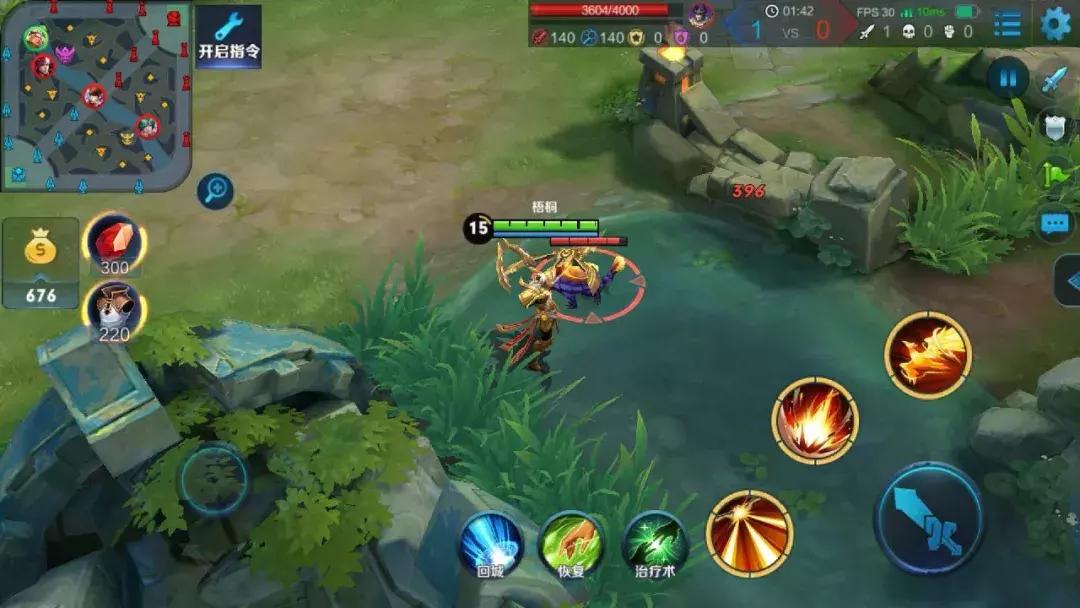Trigger the golden flame ultimate skill
Image resolution: width=1080 pixels, height=608 pixels.
928,355
